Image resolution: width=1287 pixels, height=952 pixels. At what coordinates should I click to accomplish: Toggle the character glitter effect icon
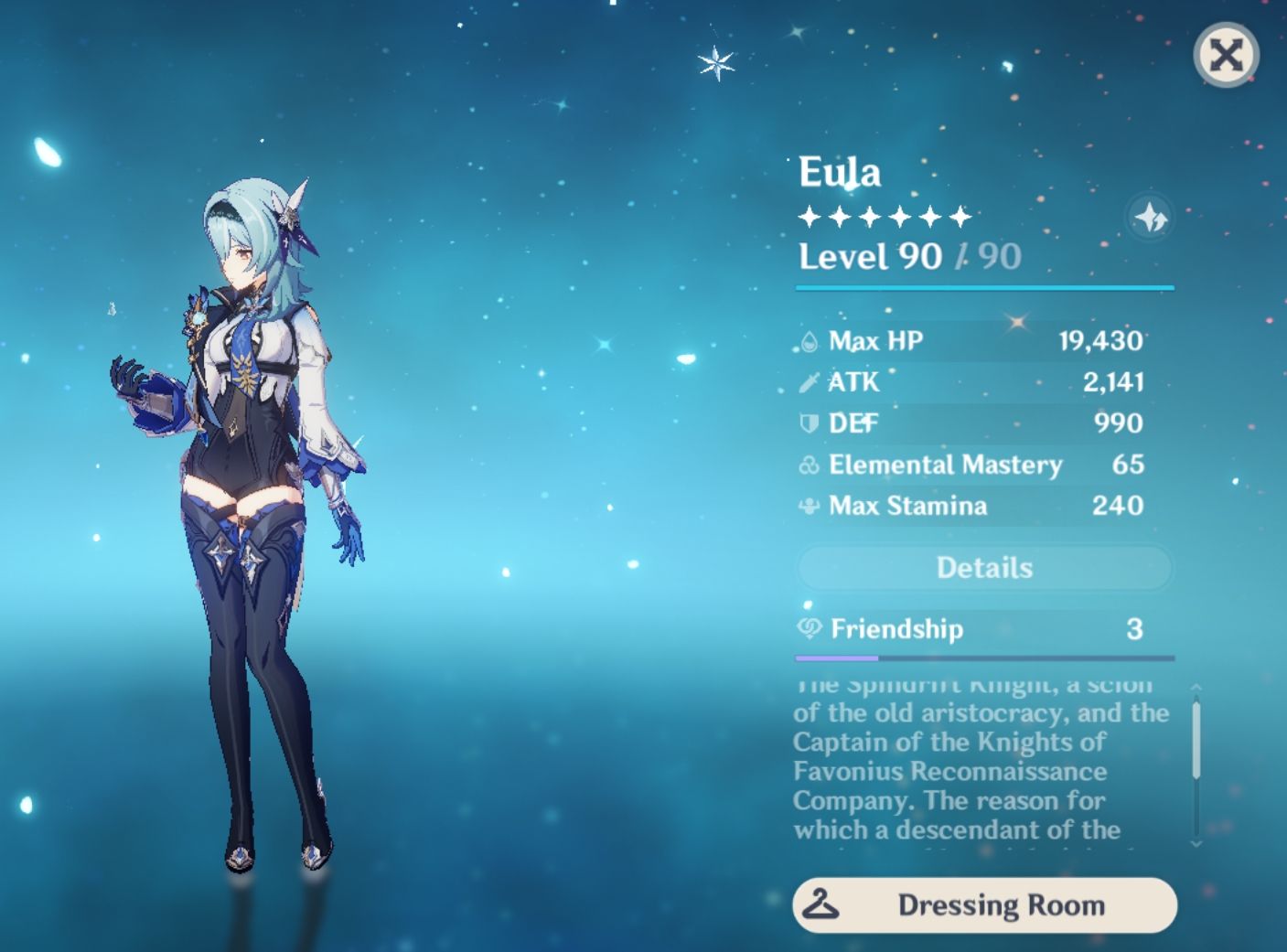pyautogui.click(x=1151, y=218)
